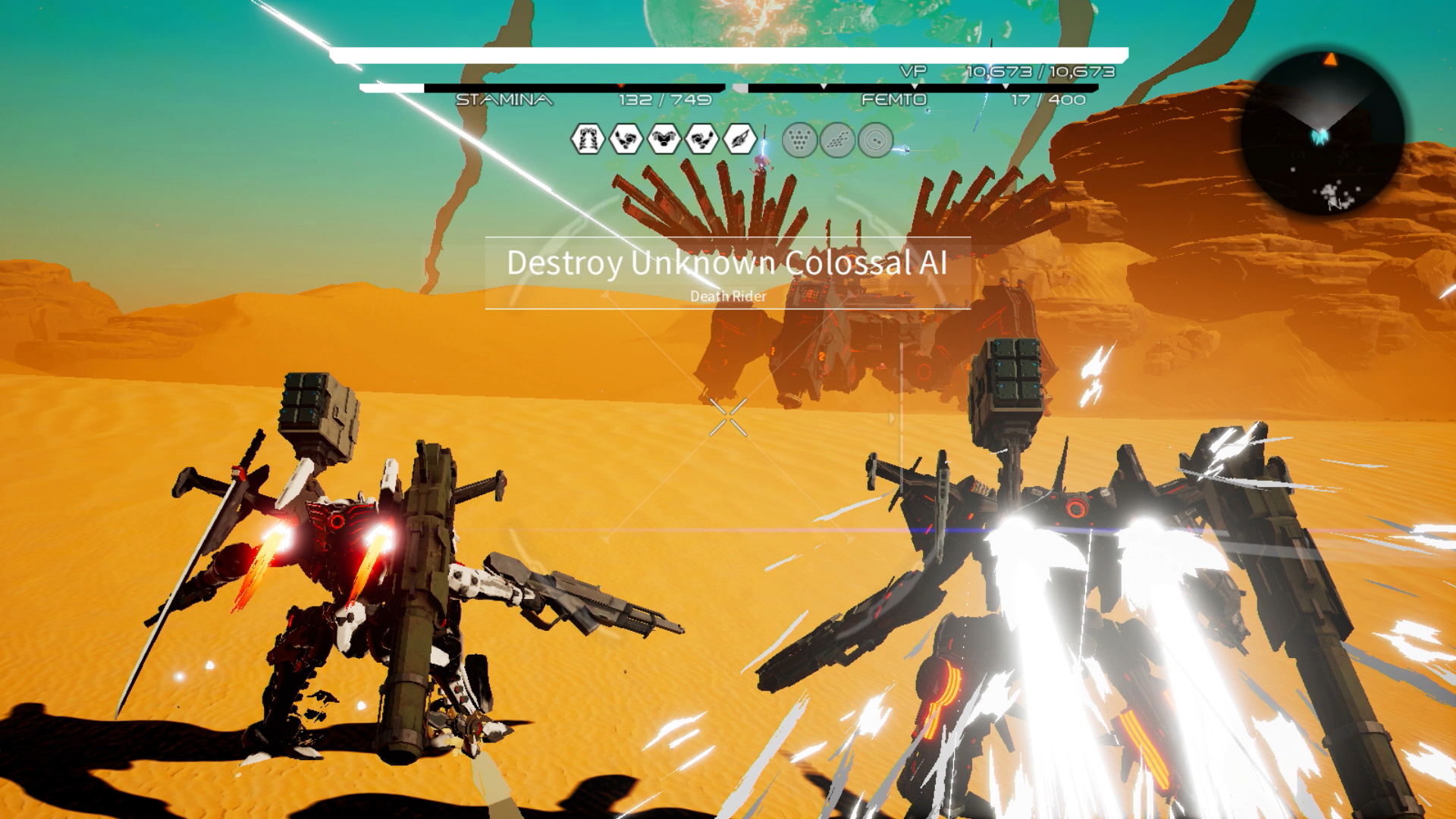Viewport: 1456px width, 819px height.
Task: Select the weapon part hexagon icon
Action: (739, 140)
